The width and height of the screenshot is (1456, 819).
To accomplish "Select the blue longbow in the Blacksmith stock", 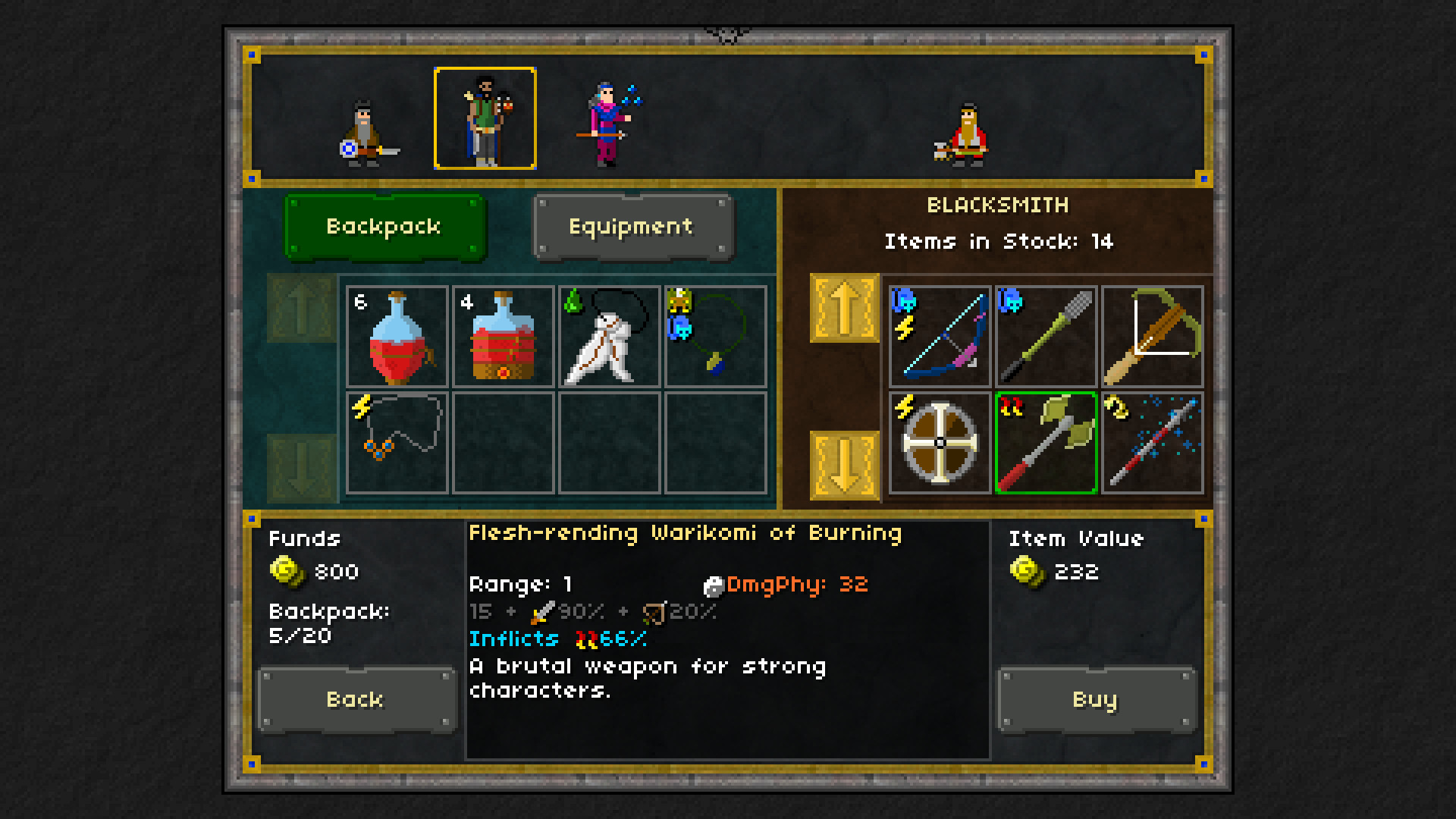I will (940, 336).
